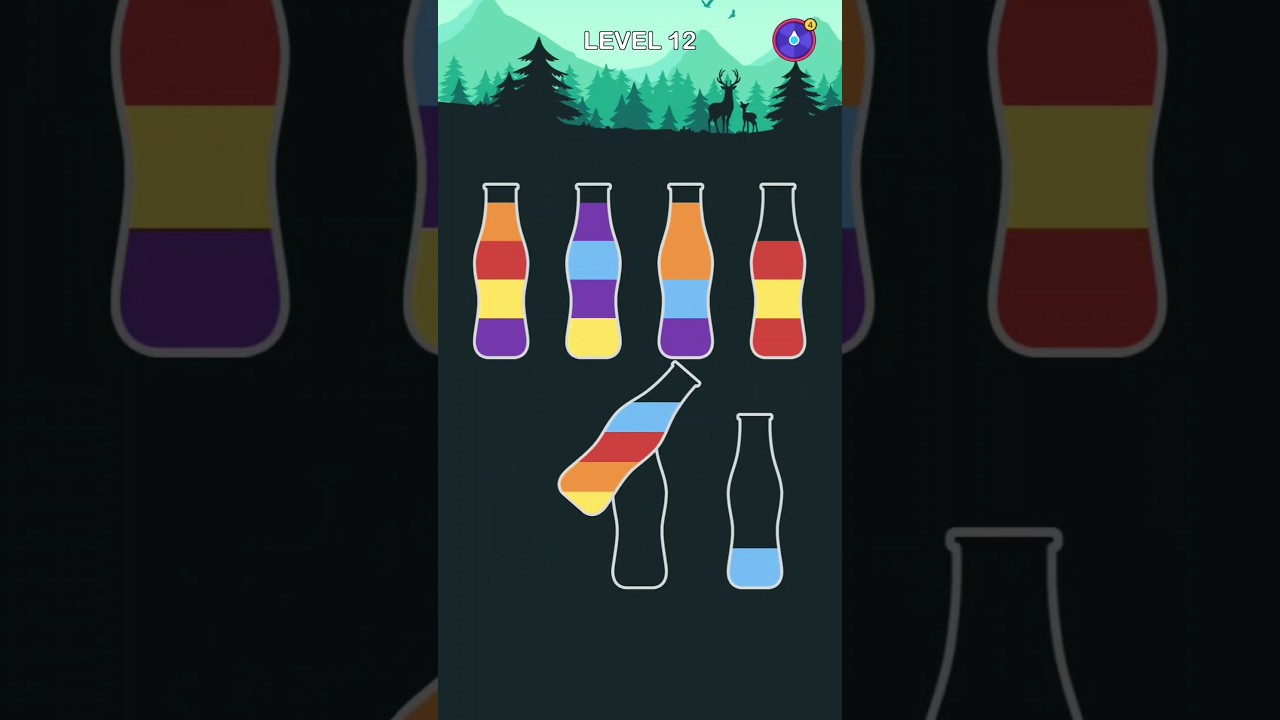This screenshot has height=720, width=1280.
Task: Click the bottle containing only blue liquid
Action: 755,503
